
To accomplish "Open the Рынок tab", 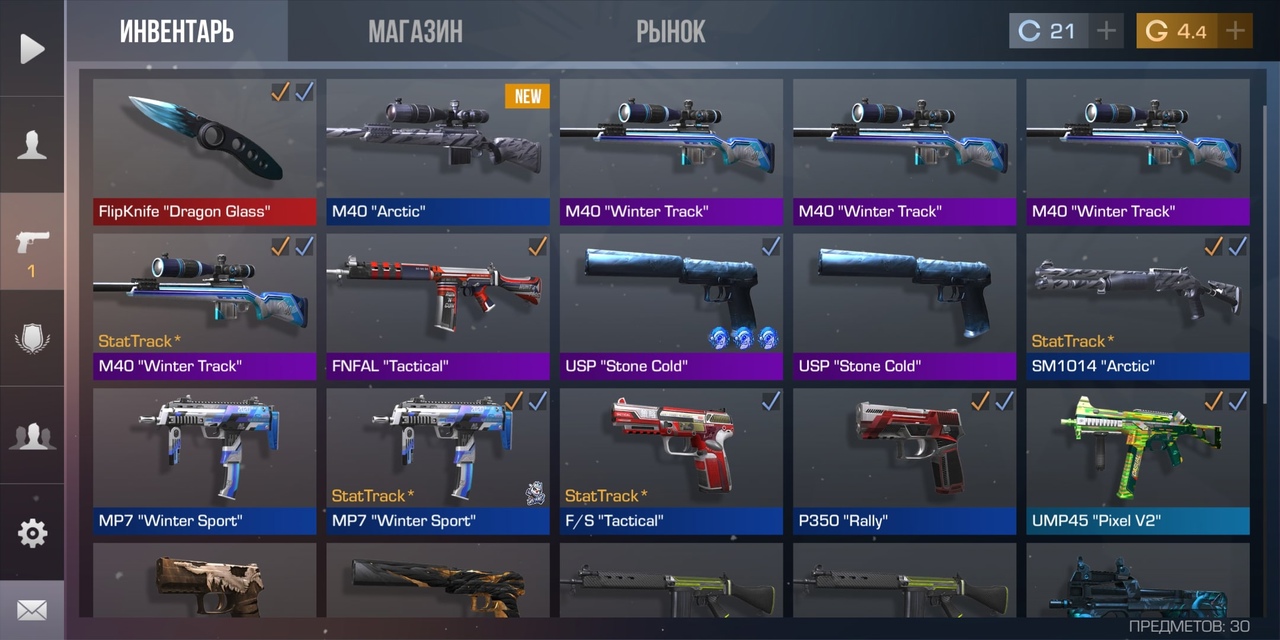I will click(x=670, y=32).
